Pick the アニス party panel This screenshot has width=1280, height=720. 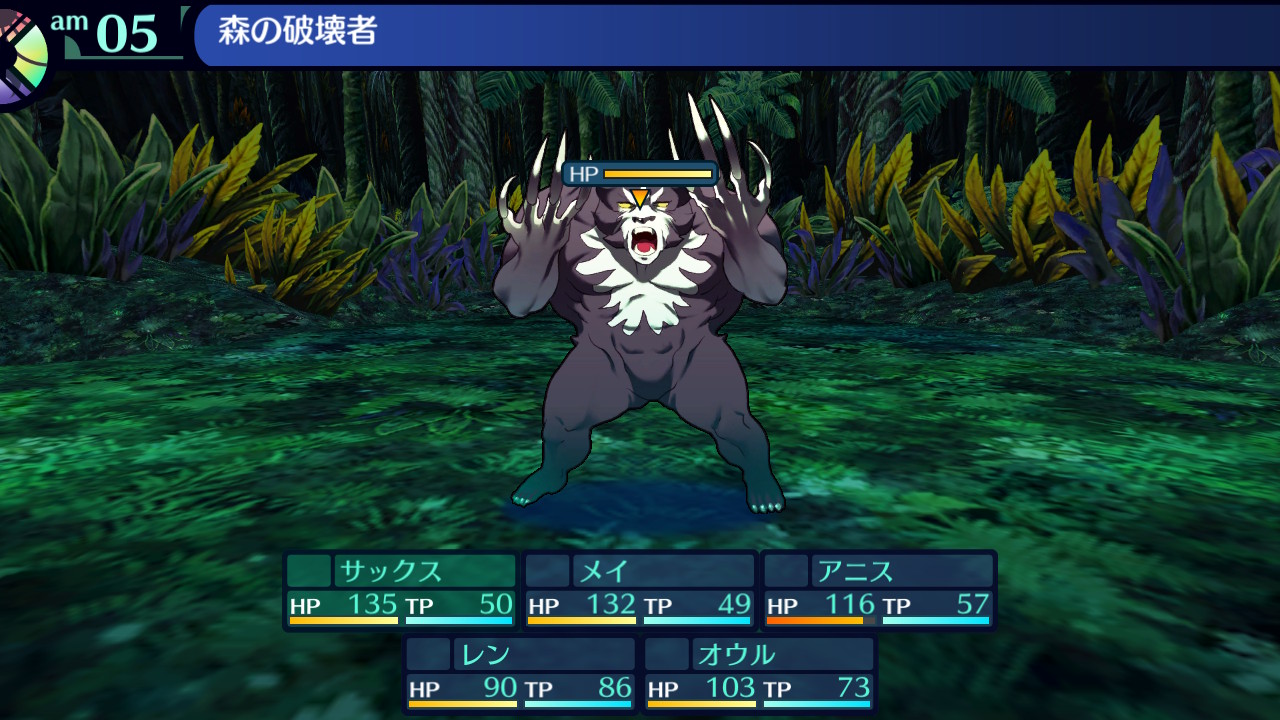(878, 590)
